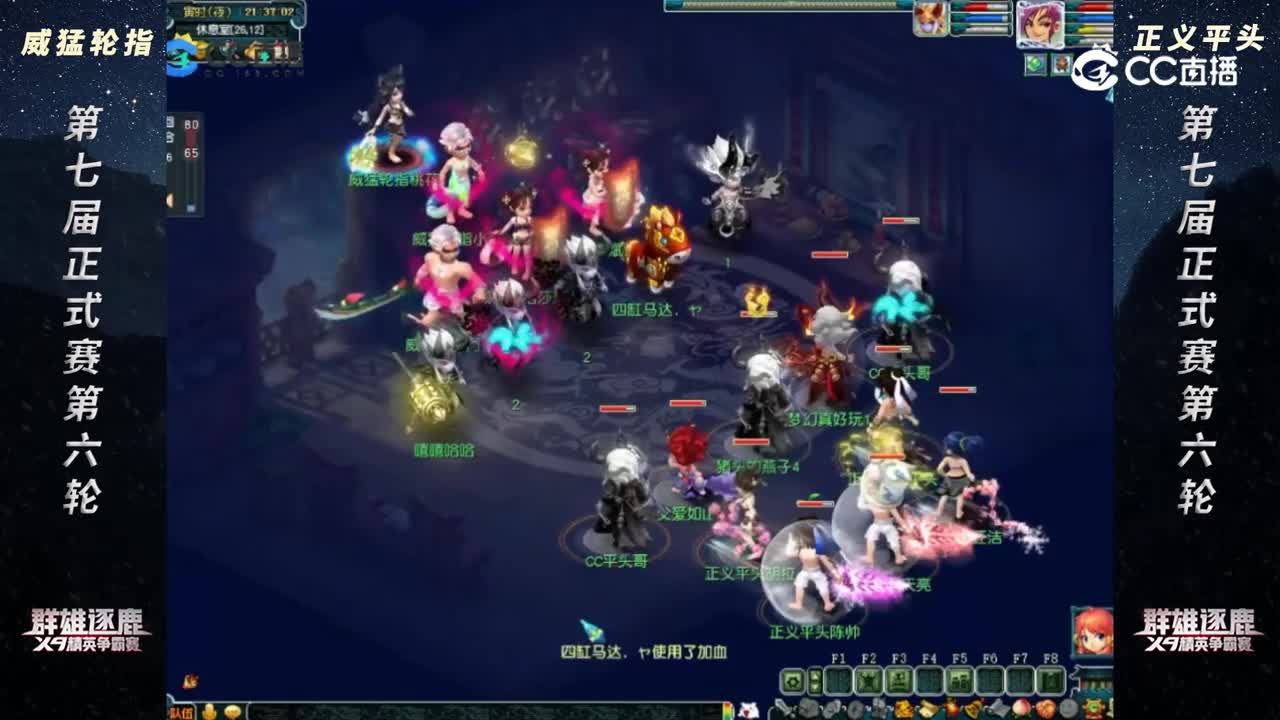Toggle the green gem buff under the player portrait

(1034, 63)
